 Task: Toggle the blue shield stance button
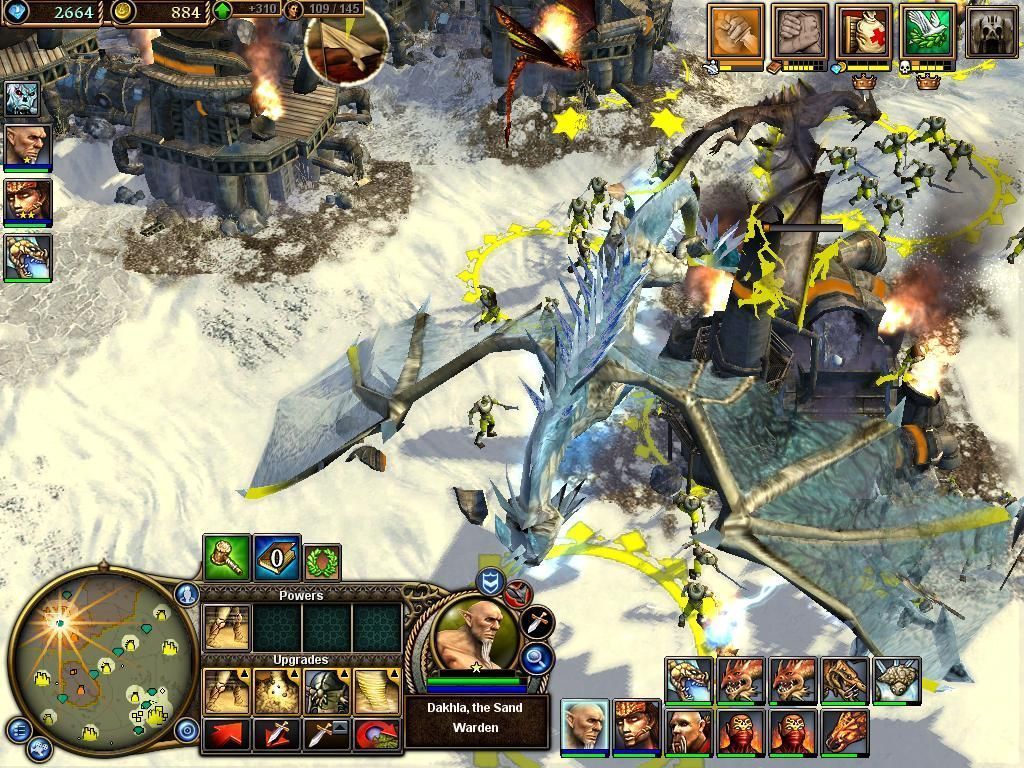(x=490, y=583)
